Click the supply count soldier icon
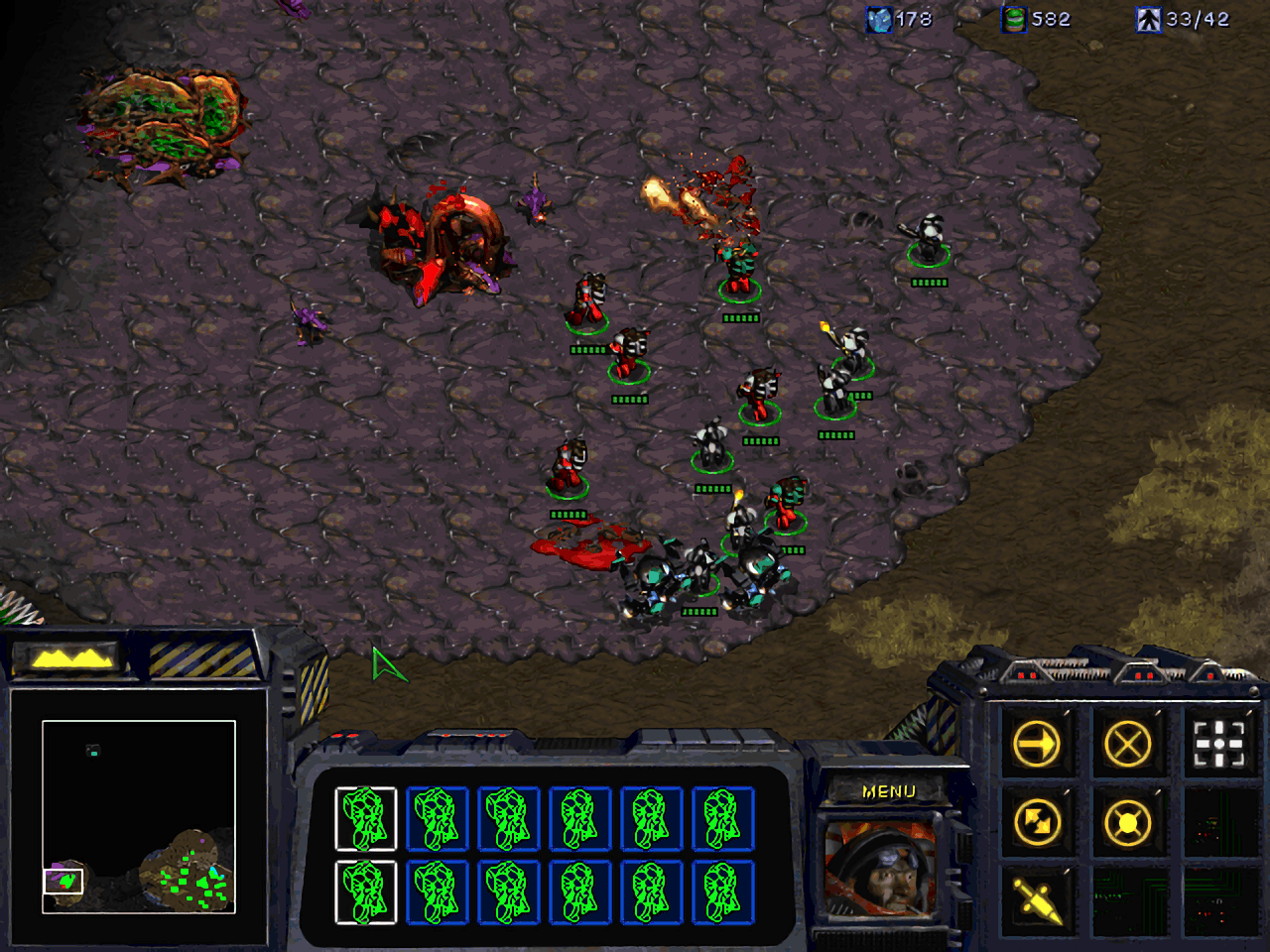The image size is (1270, 952). 1148,18
